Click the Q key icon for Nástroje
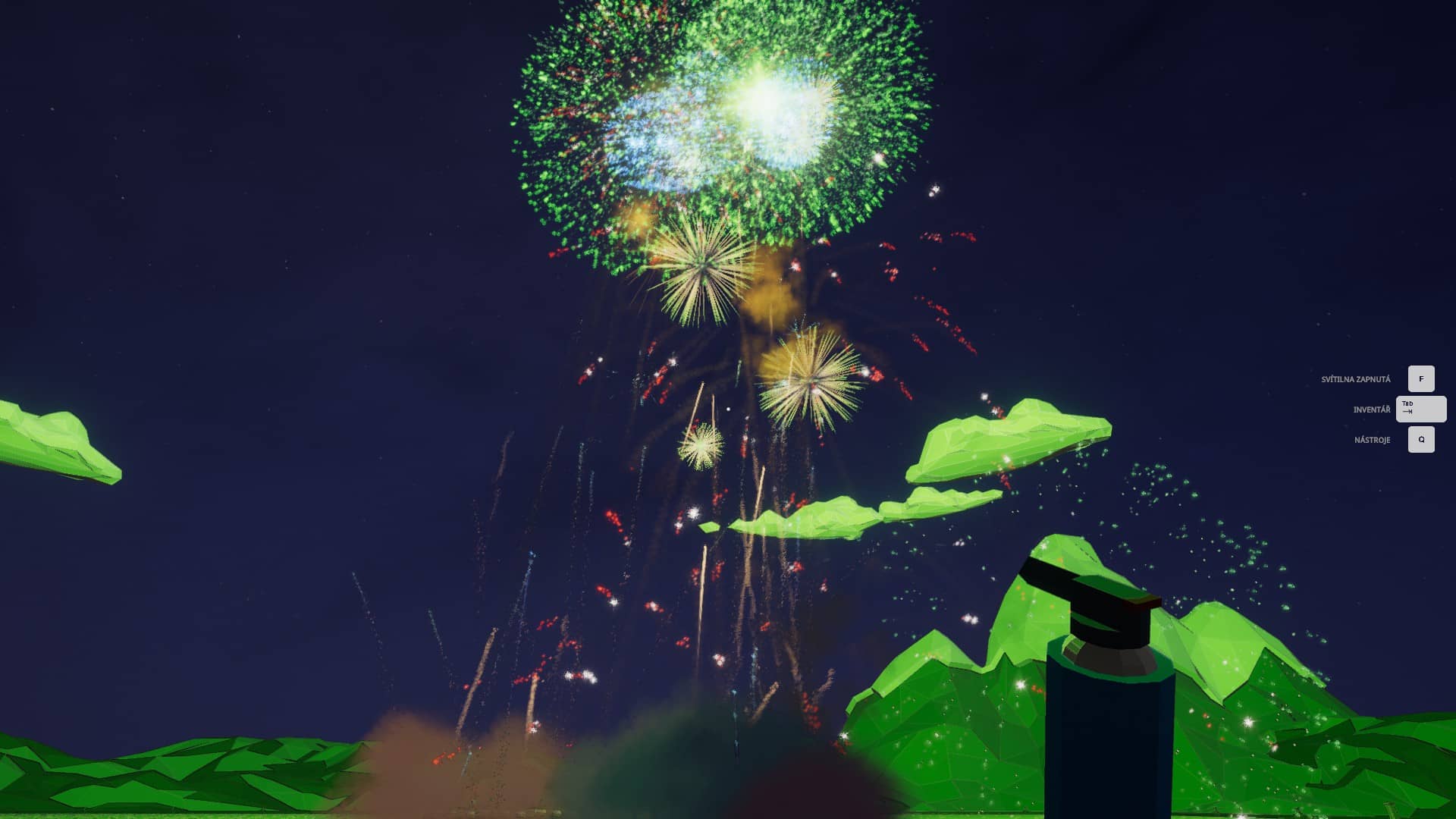This screenshot has width=1456, height=819. tap(1420, 439)
